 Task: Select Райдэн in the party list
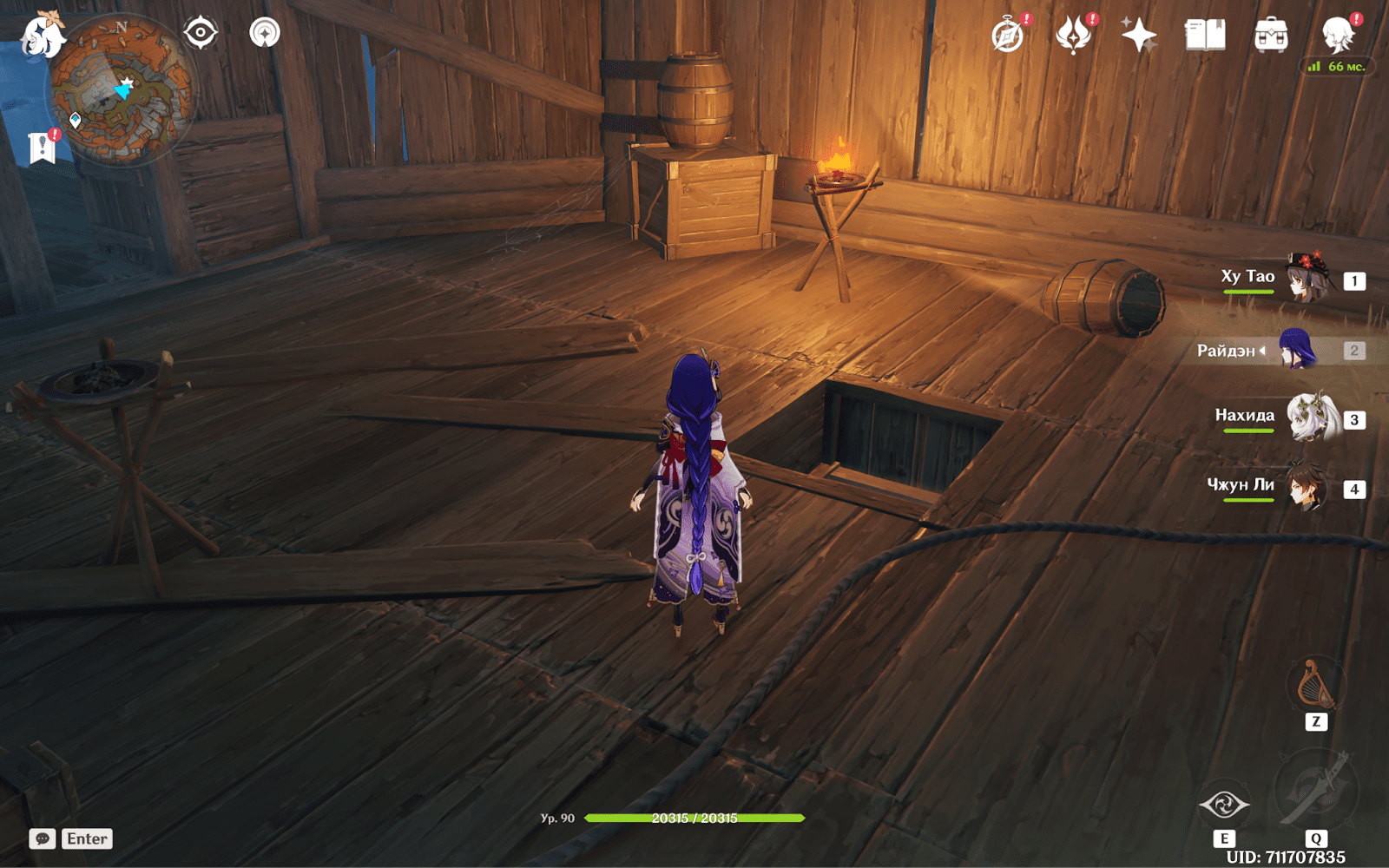[1297, 350]
